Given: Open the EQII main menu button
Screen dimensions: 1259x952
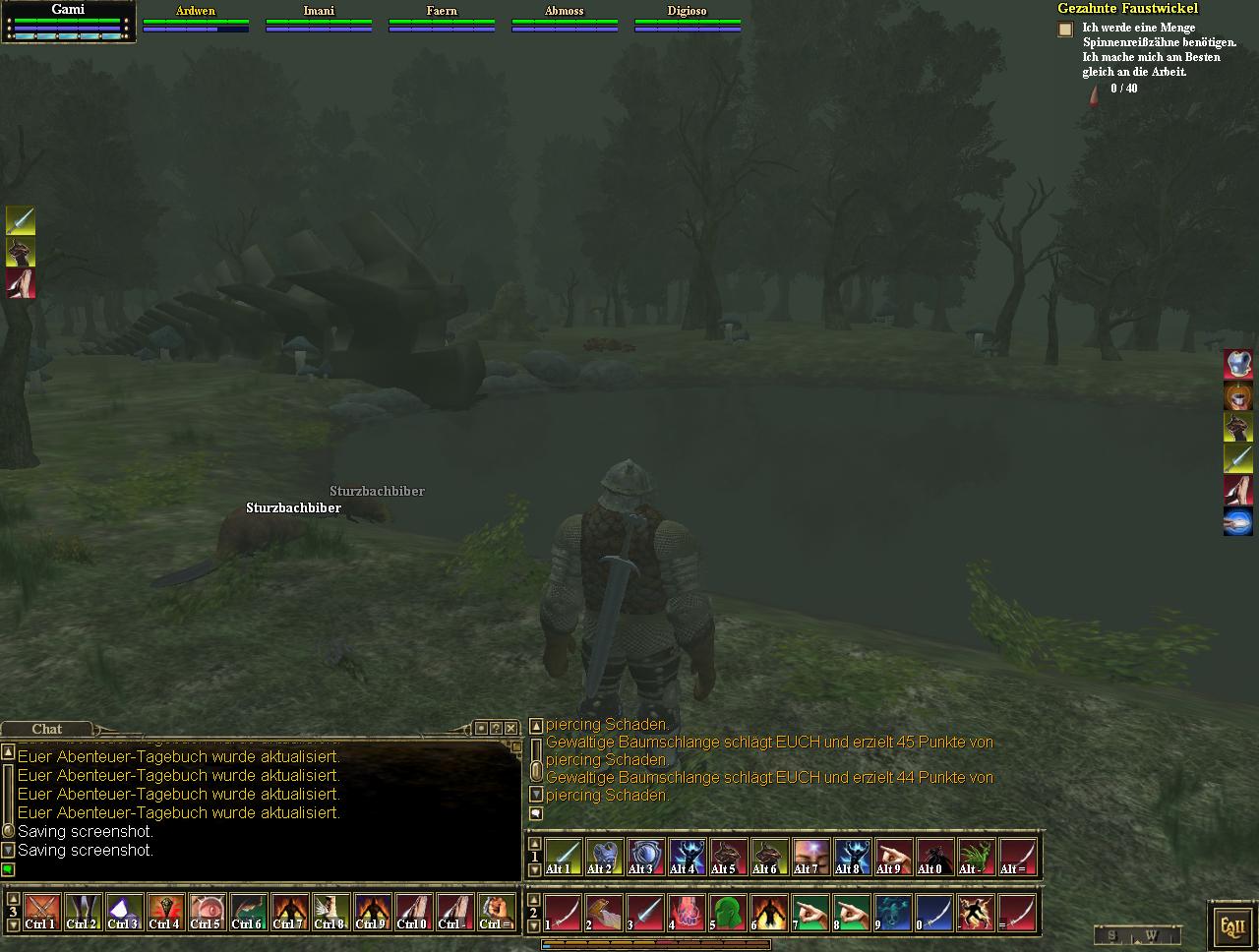Looking at the screenshot, I should pos(1232,925).
